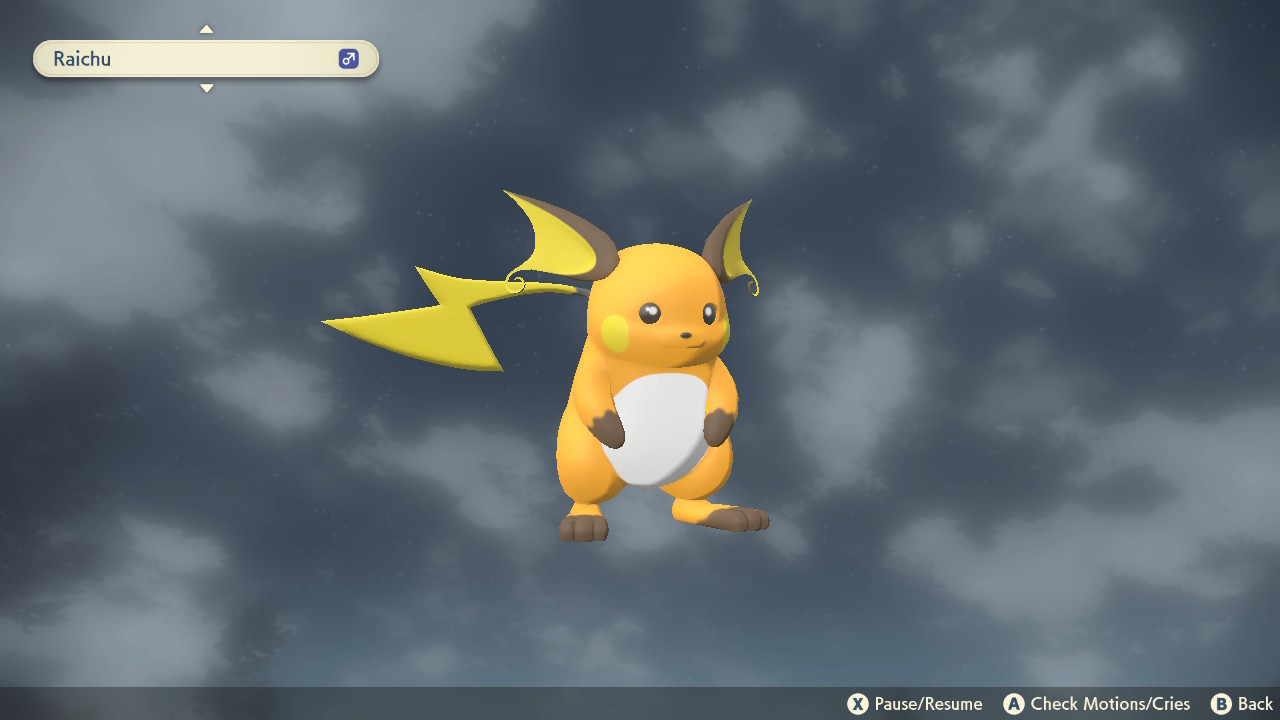Image resolution: width=1280 pixels, height=720 pixels.
Task: Click the down arrow below the Raichu name
Action: (206, 88)
